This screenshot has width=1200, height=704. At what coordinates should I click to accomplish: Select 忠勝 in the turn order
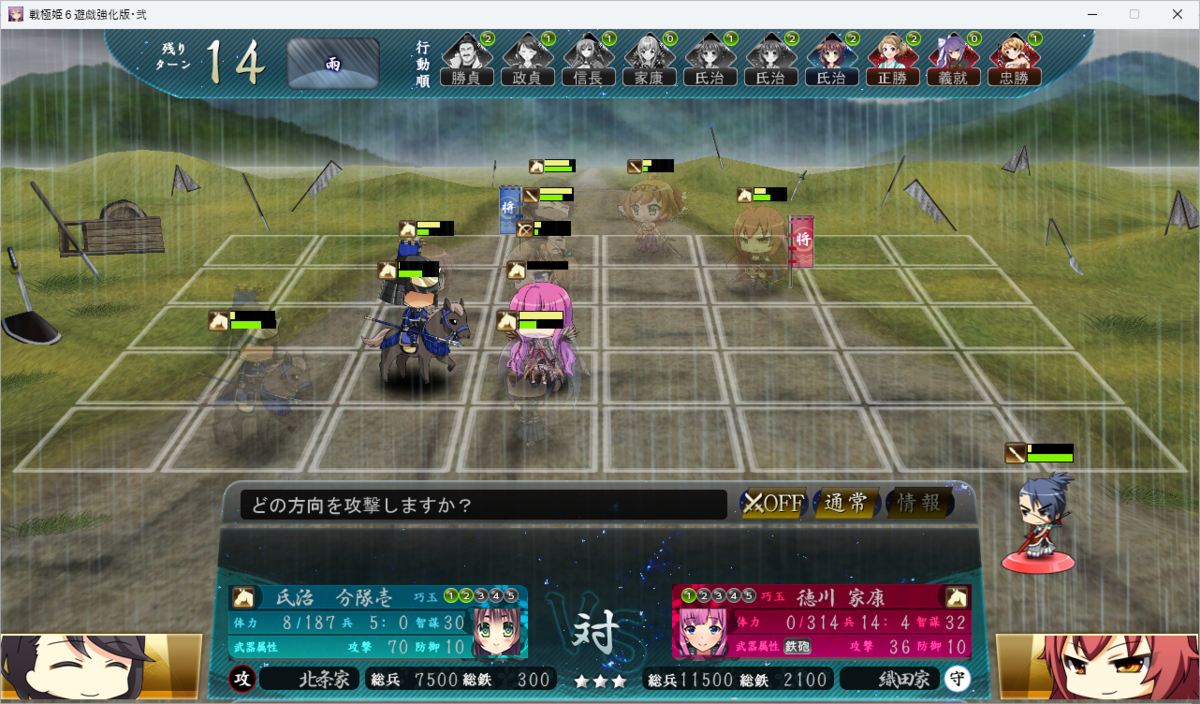click(1014, 60)
